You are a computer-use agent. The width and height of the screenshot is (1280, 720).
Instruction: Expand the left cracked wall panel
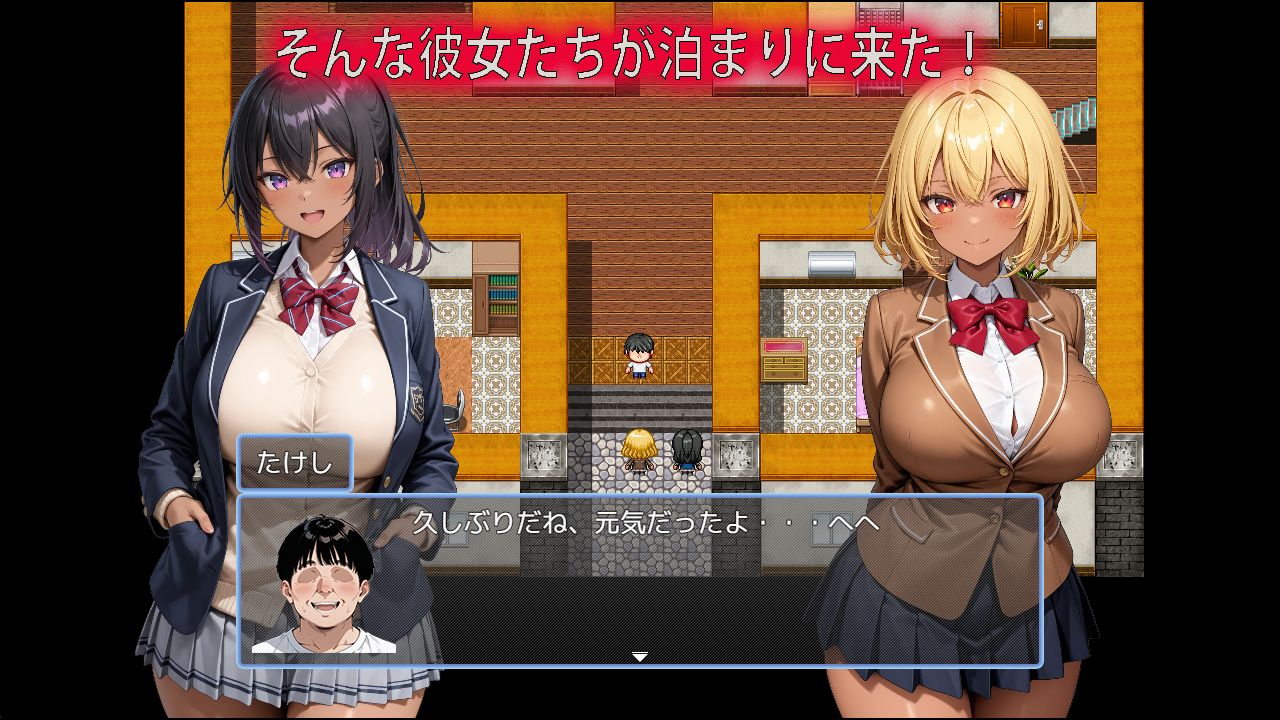[x=544, y=455]
